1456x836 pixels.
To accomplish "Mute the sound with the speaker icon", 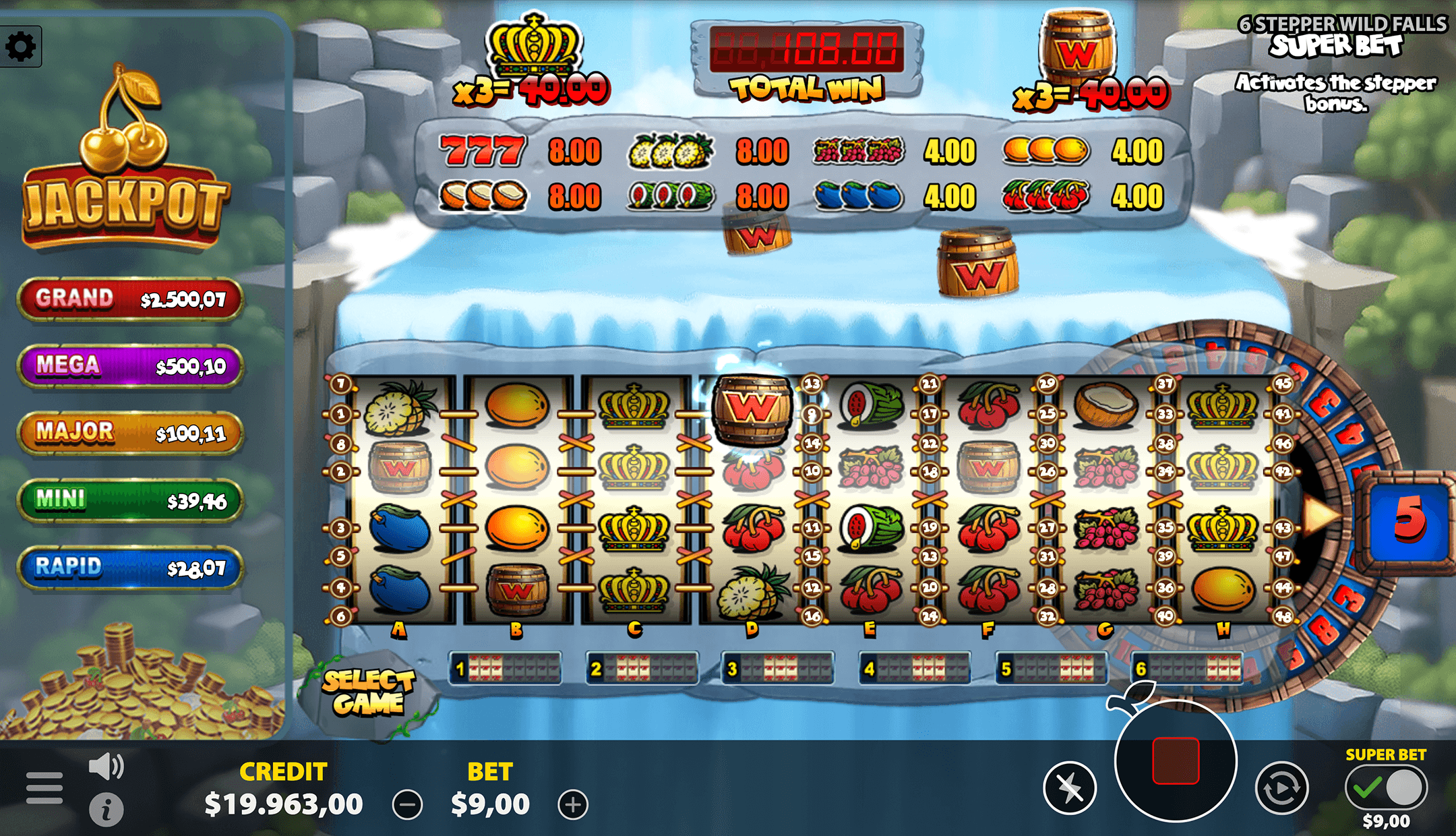I will (x=106, y=767).
